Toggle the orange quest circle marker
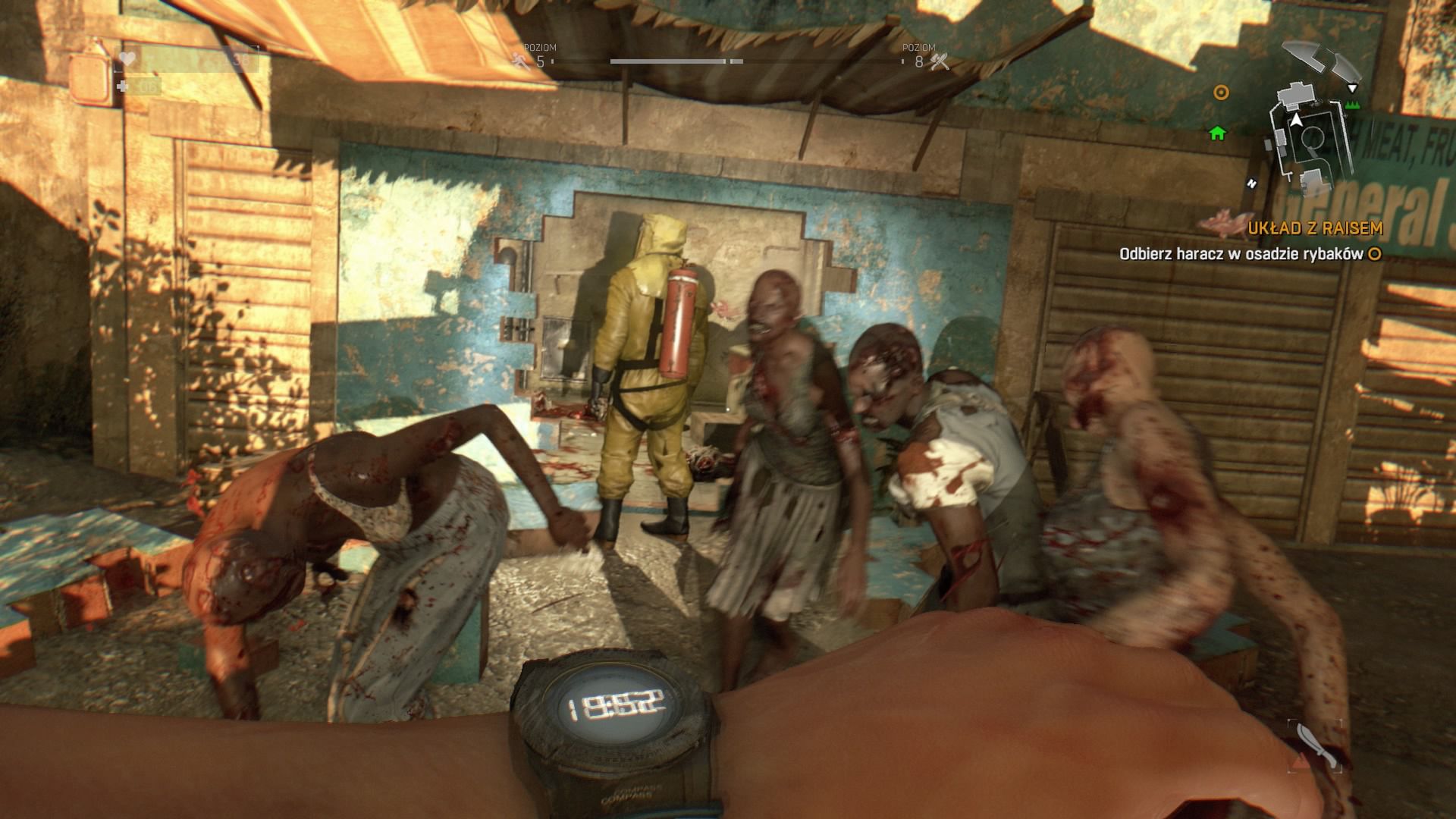1456x819 pixels. [x=1221, y=93]
